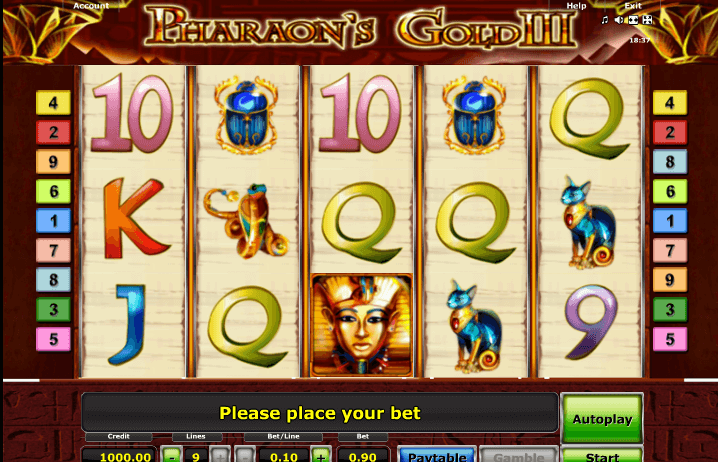Decrease the number of Lines
Image resolution: width=718 pixels, height=462 pixels.
pyautogui.click(x=172, y=456)
